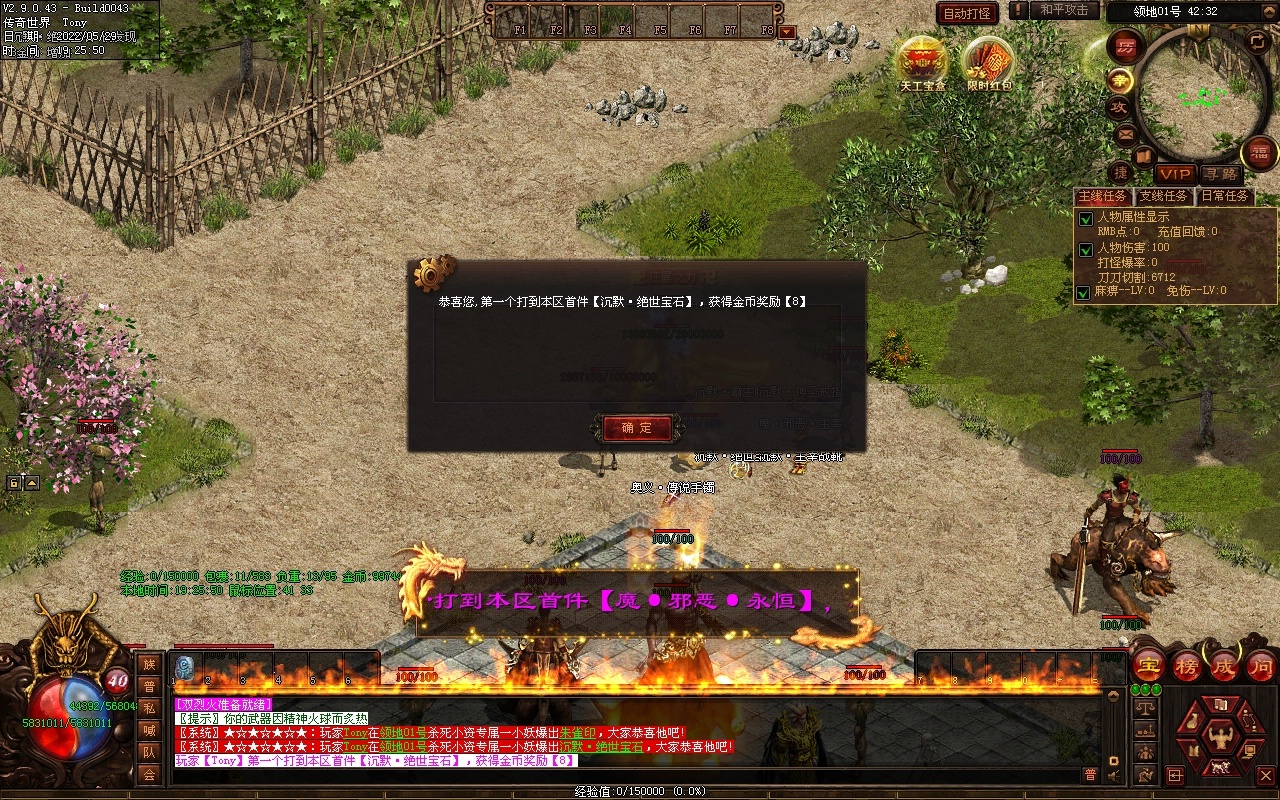
Task: Switch to the 日常任务 daily quest tab
Action: 1225,196
